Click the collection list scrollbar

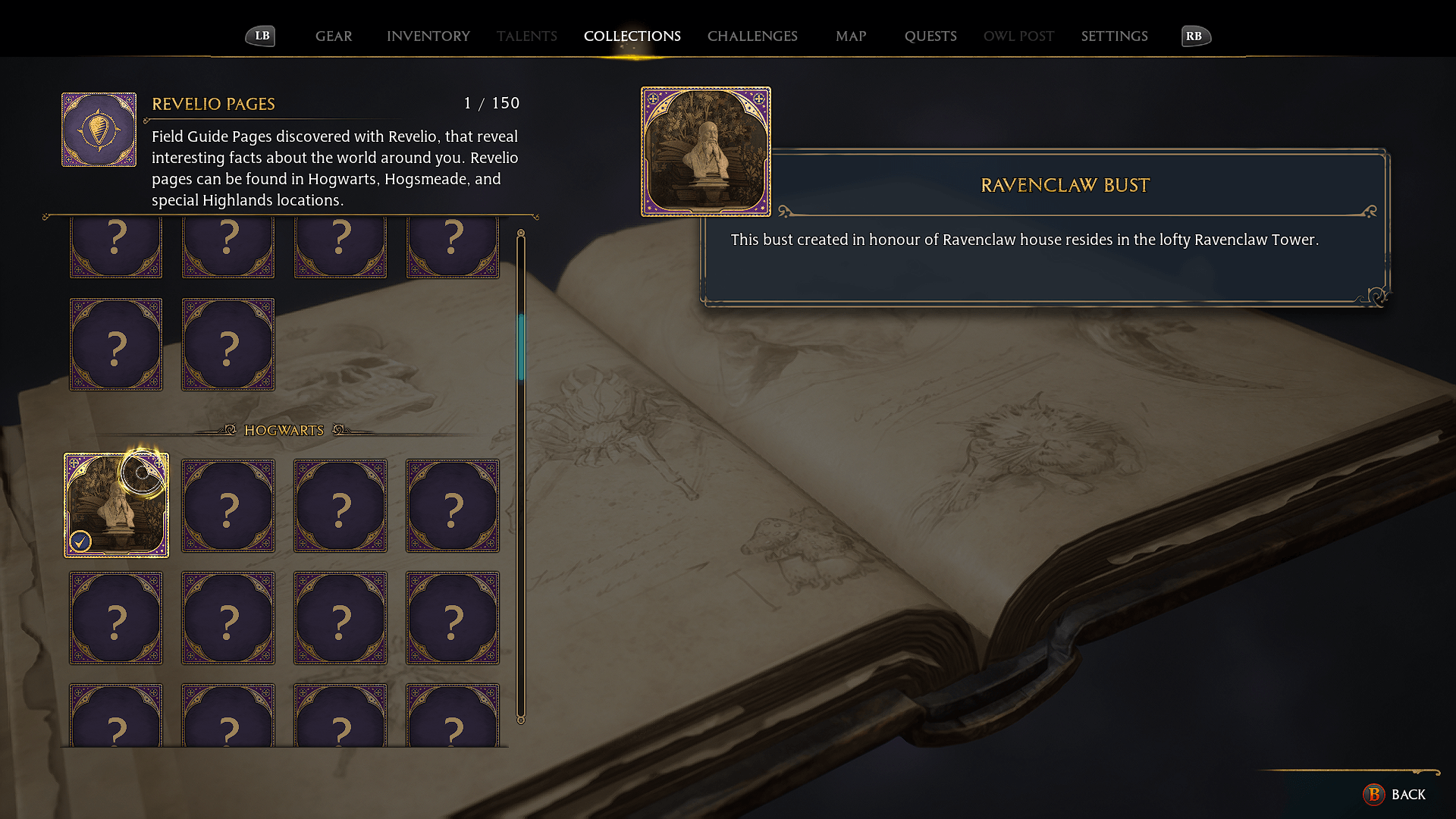521,349
